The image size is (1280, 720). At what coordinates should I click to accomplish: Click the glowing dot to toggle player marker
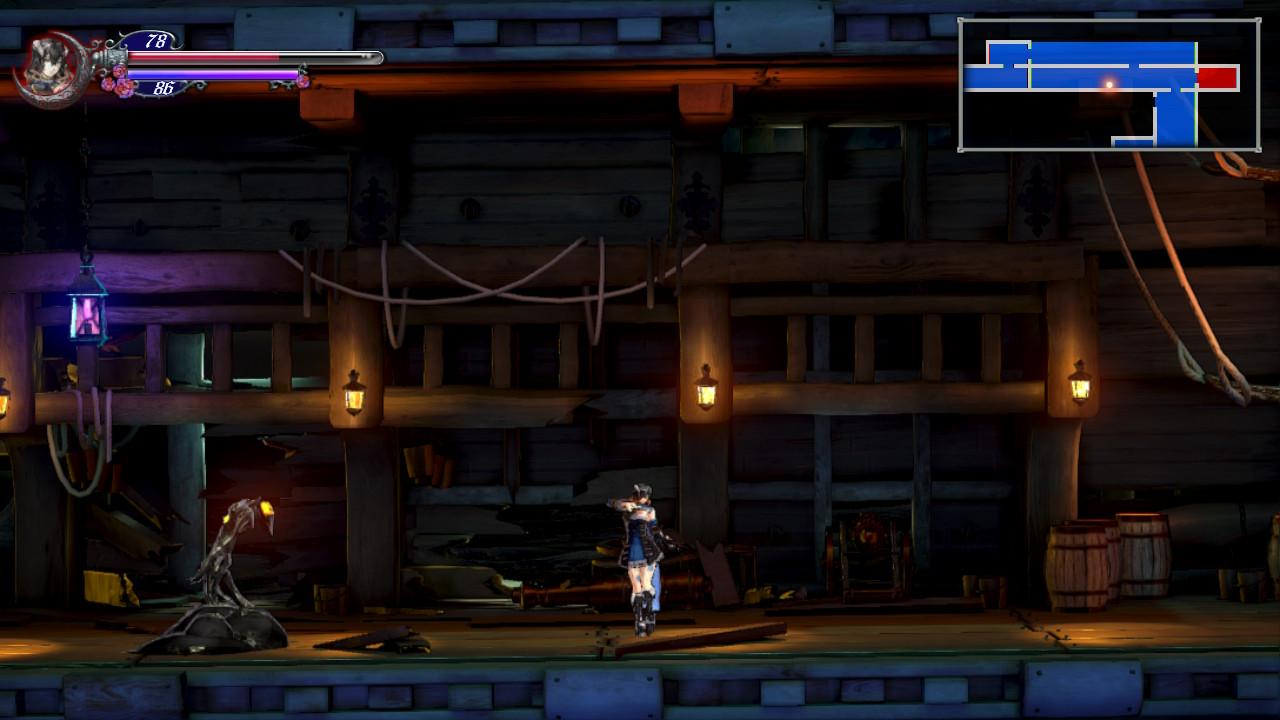[1110, 83]
